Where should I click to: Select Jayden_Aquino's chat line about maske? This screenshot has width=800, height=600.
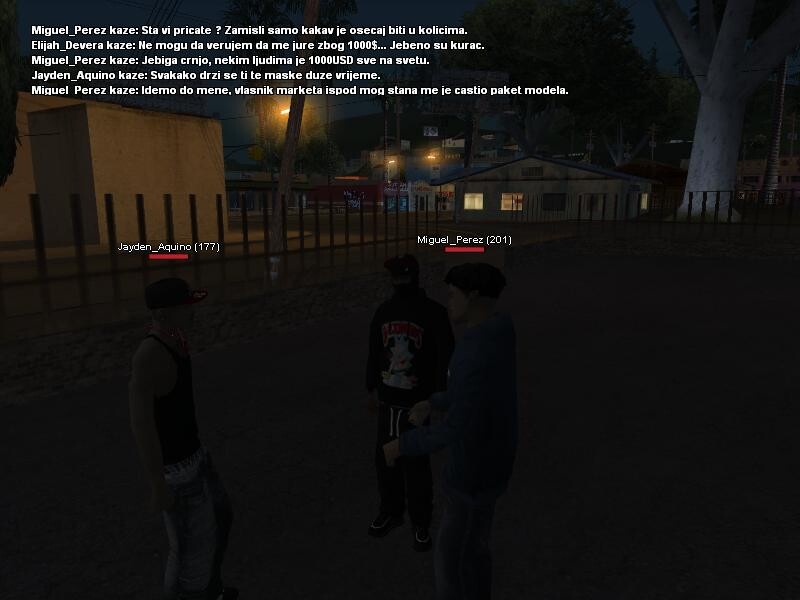(x=205, y=75)
